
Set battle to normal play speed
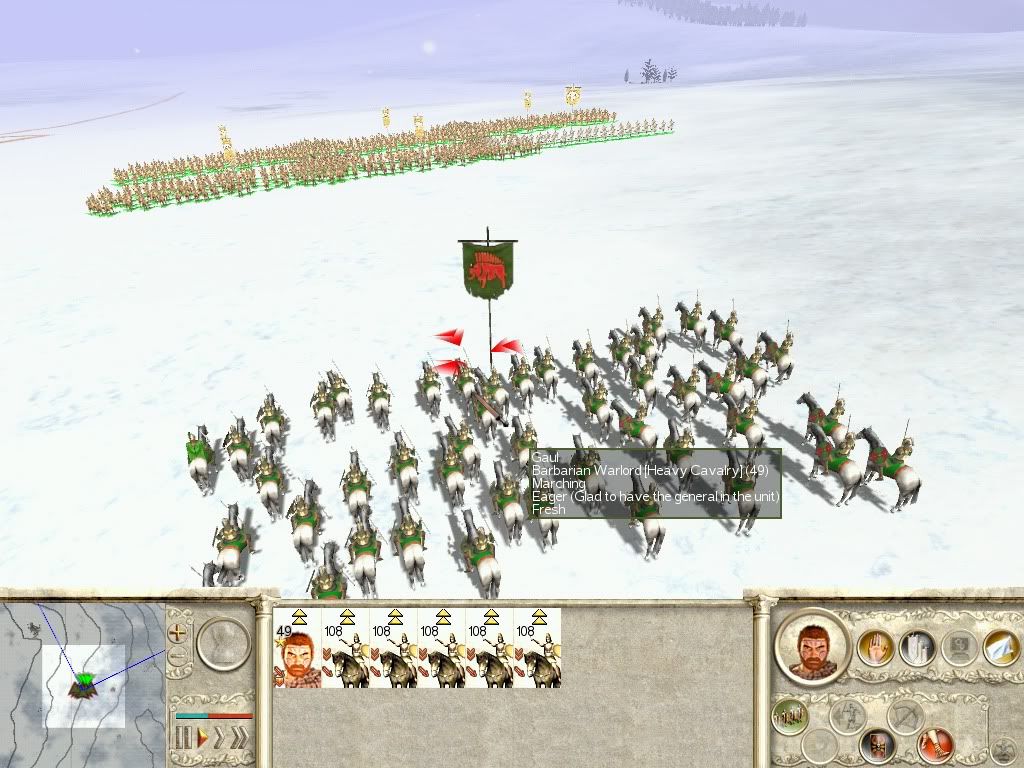click(x=201, y=739)
